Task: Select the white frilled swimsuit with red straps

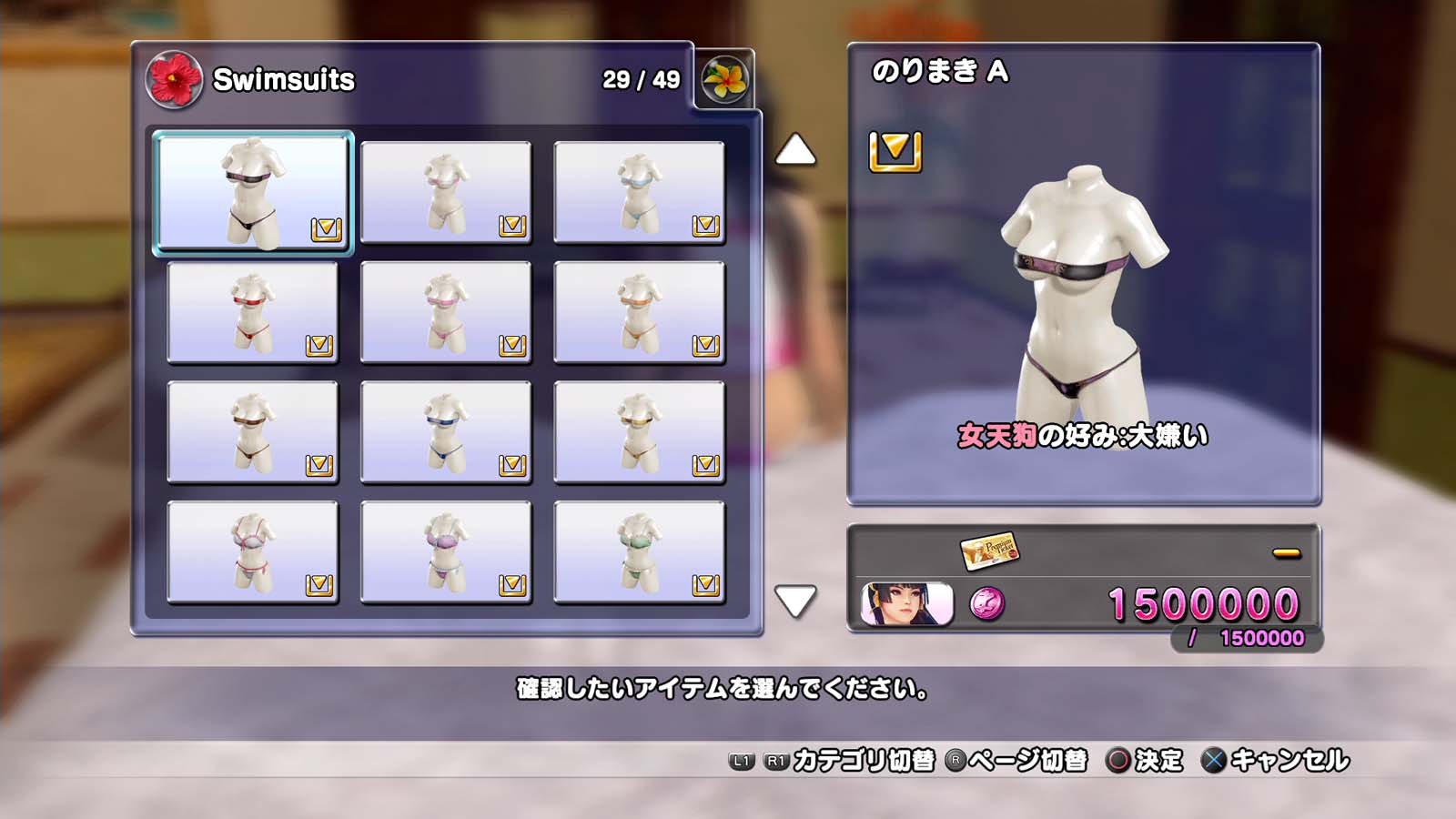Action: click(x=253, y=552)
